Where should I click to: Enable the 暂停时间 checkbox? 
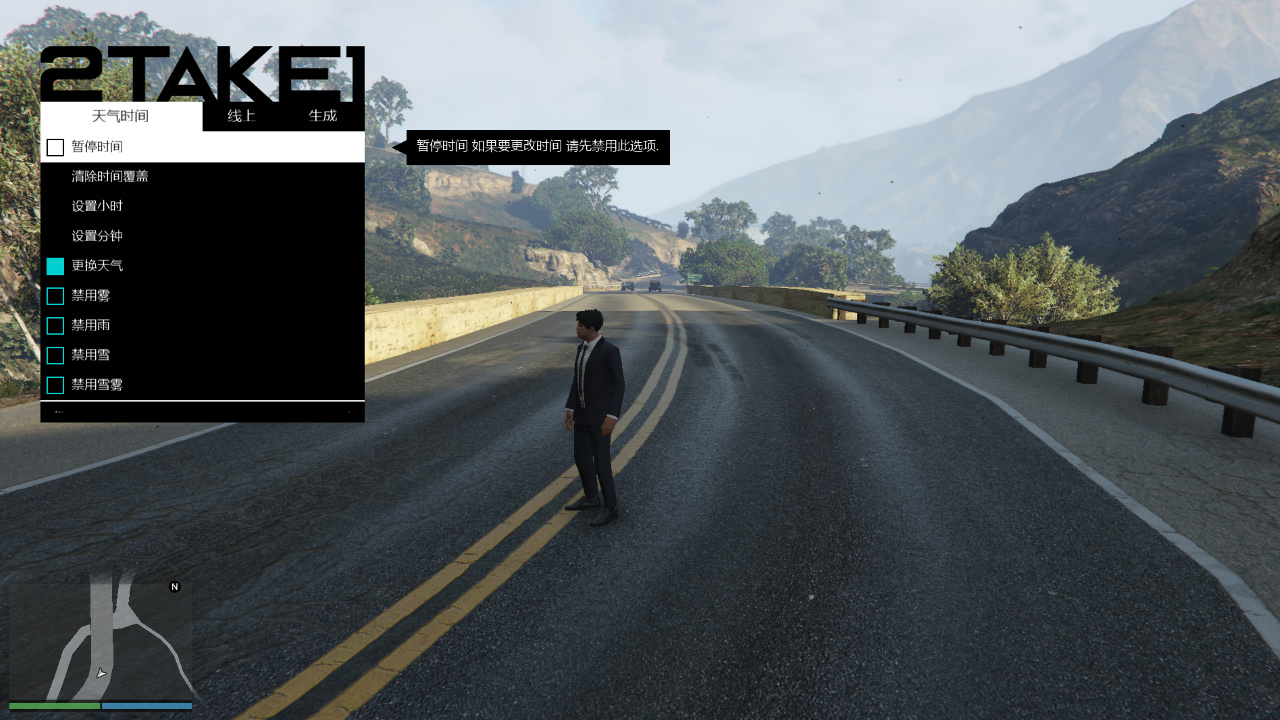pyautogui.click(x=55, y=147)
